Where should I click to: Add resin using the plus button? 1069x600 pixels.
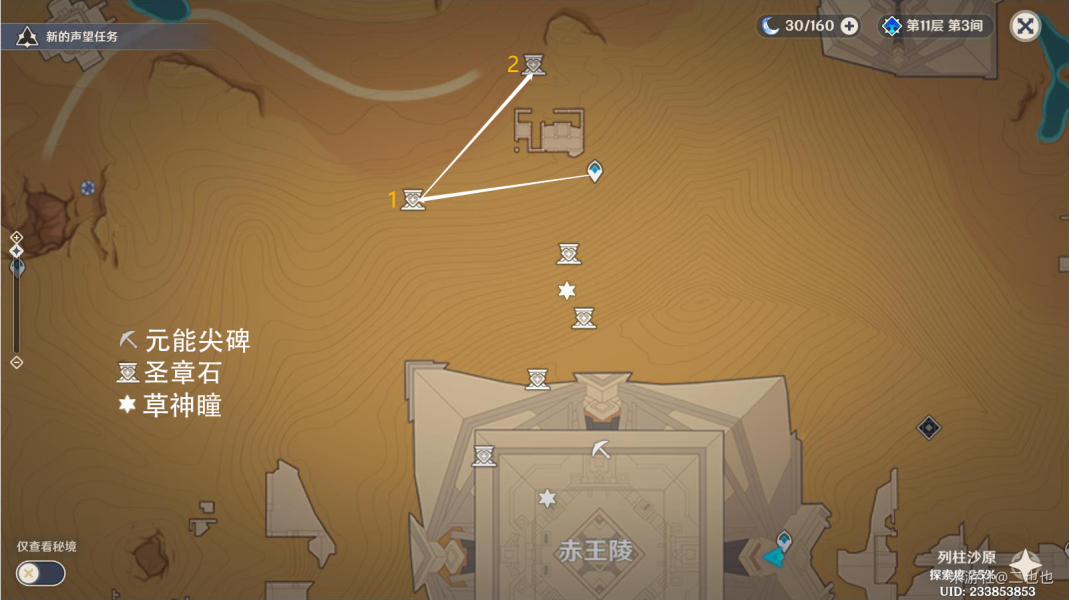[x=849, y=26]
